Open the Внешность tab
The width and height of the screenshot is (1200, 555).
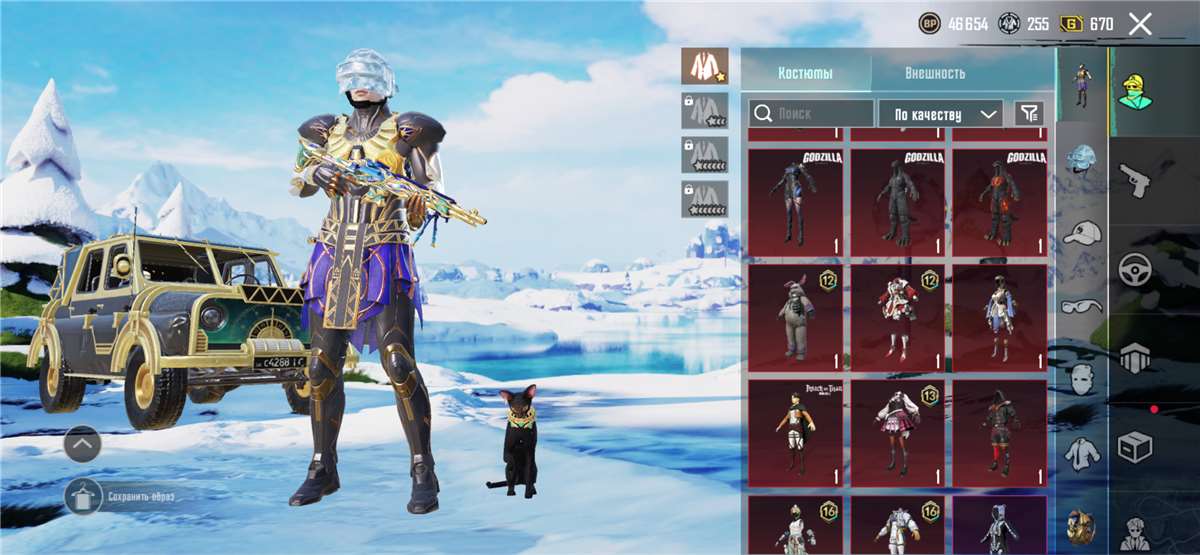click(935, 73)
